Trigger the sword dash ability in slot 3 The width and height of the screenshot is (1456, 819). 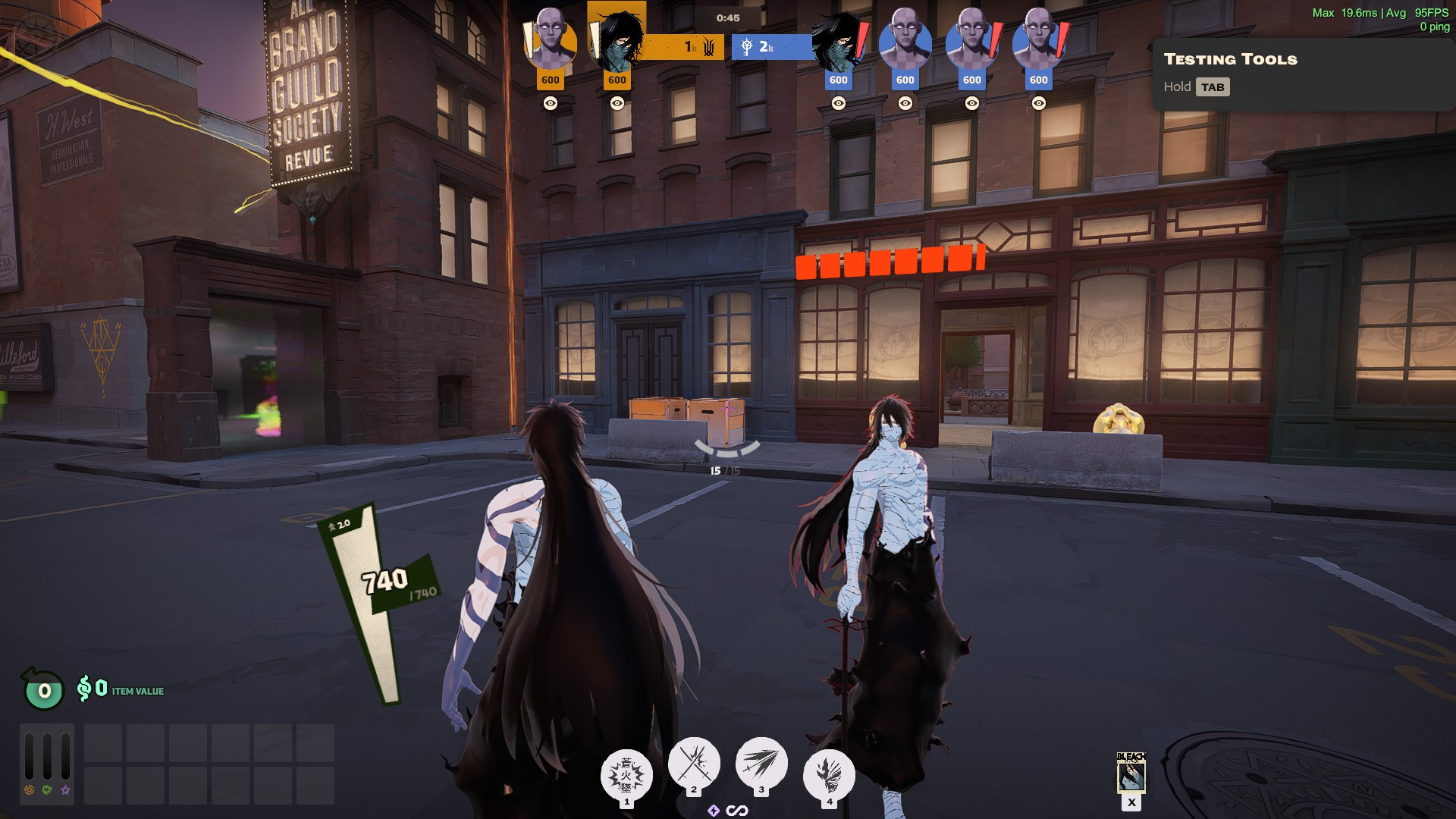click(x=761, y=763)
